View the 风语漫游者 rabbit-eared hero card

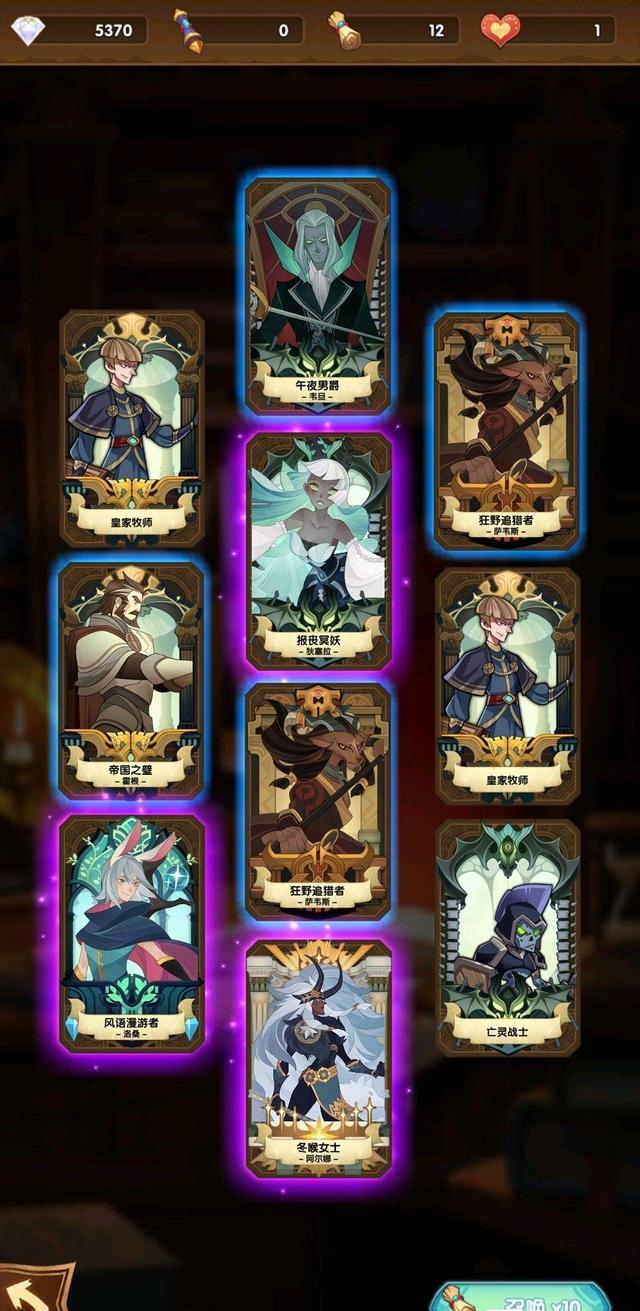[132, 932]
